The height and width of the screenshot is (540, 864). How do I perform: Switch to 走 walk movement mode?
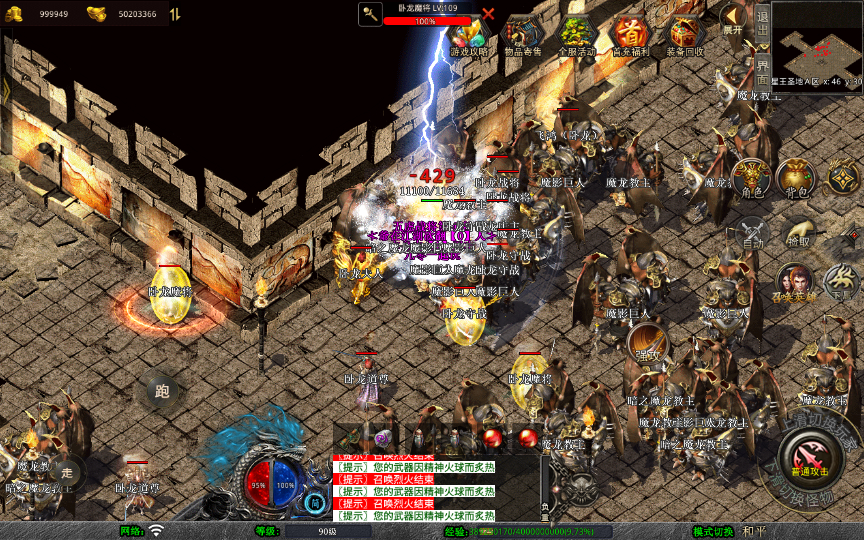click(67, 471)
